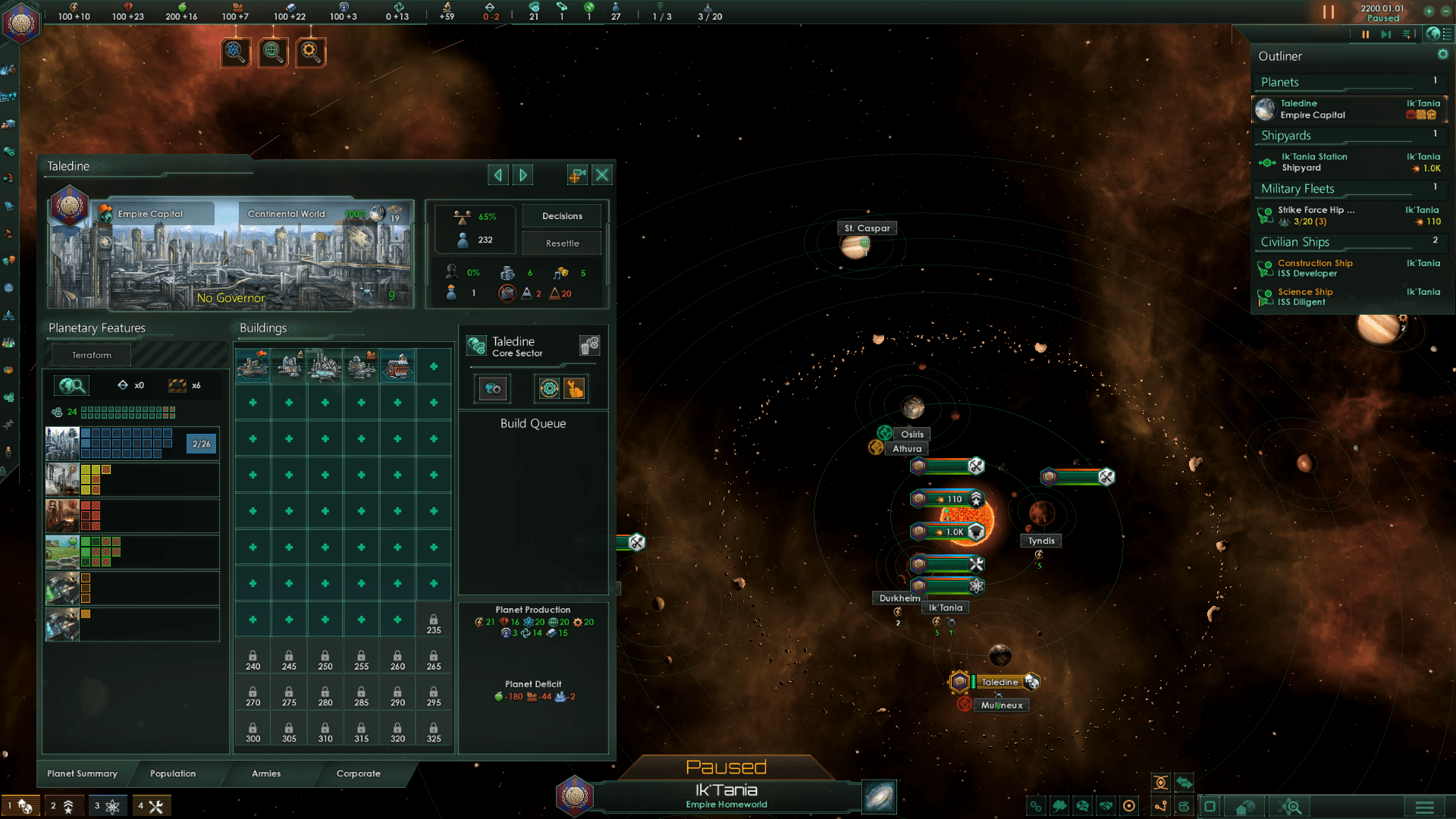Open planetary Decisions
Screen dimensions: 1456x819
(x=562, y=216)
